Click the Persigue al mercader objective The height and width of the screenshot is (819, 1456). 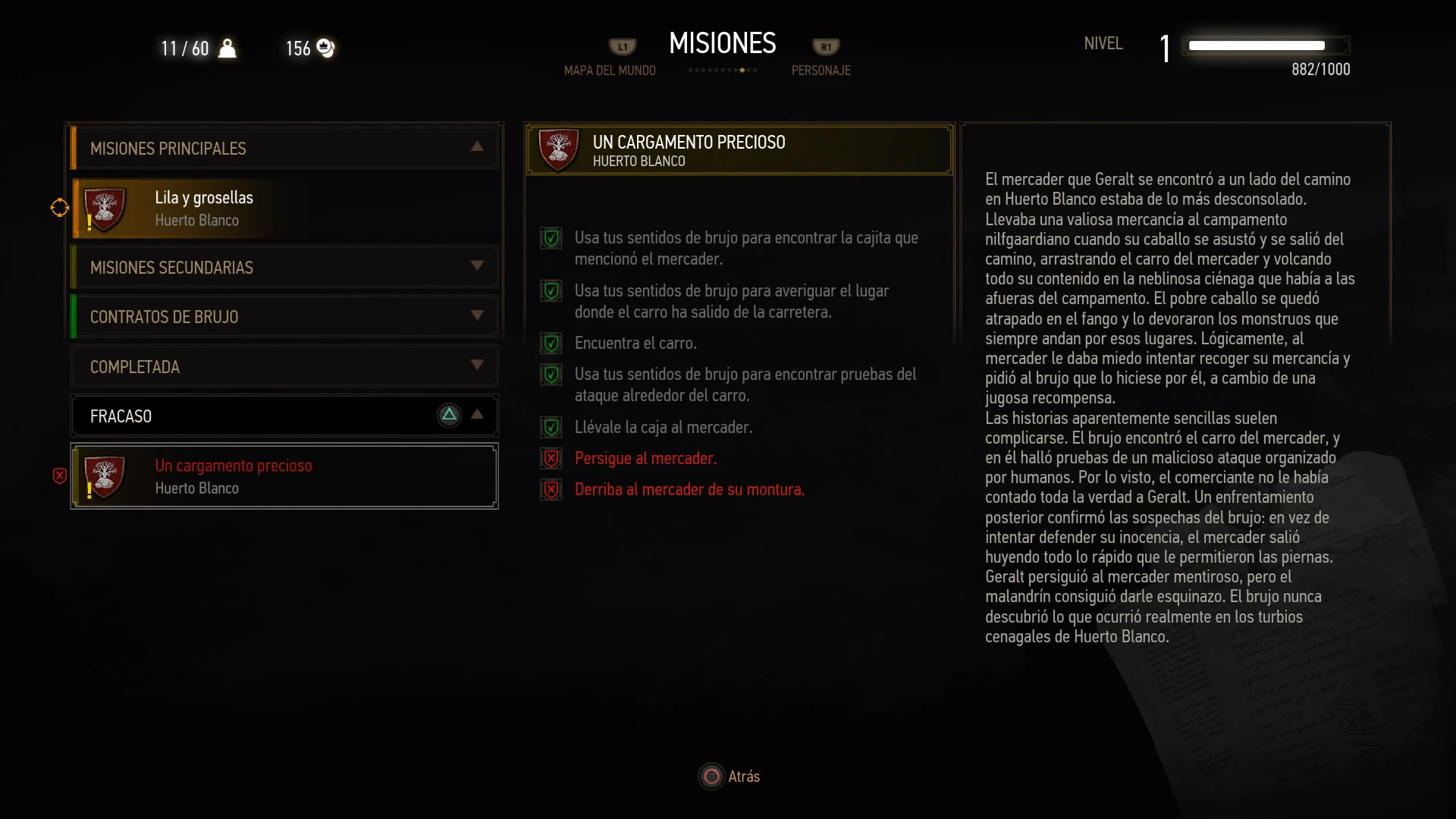[x=645, y=458]
